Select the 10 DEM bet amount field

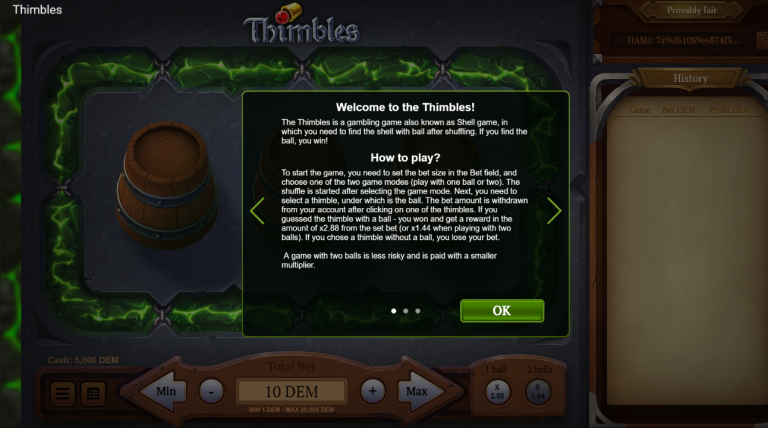292,391
